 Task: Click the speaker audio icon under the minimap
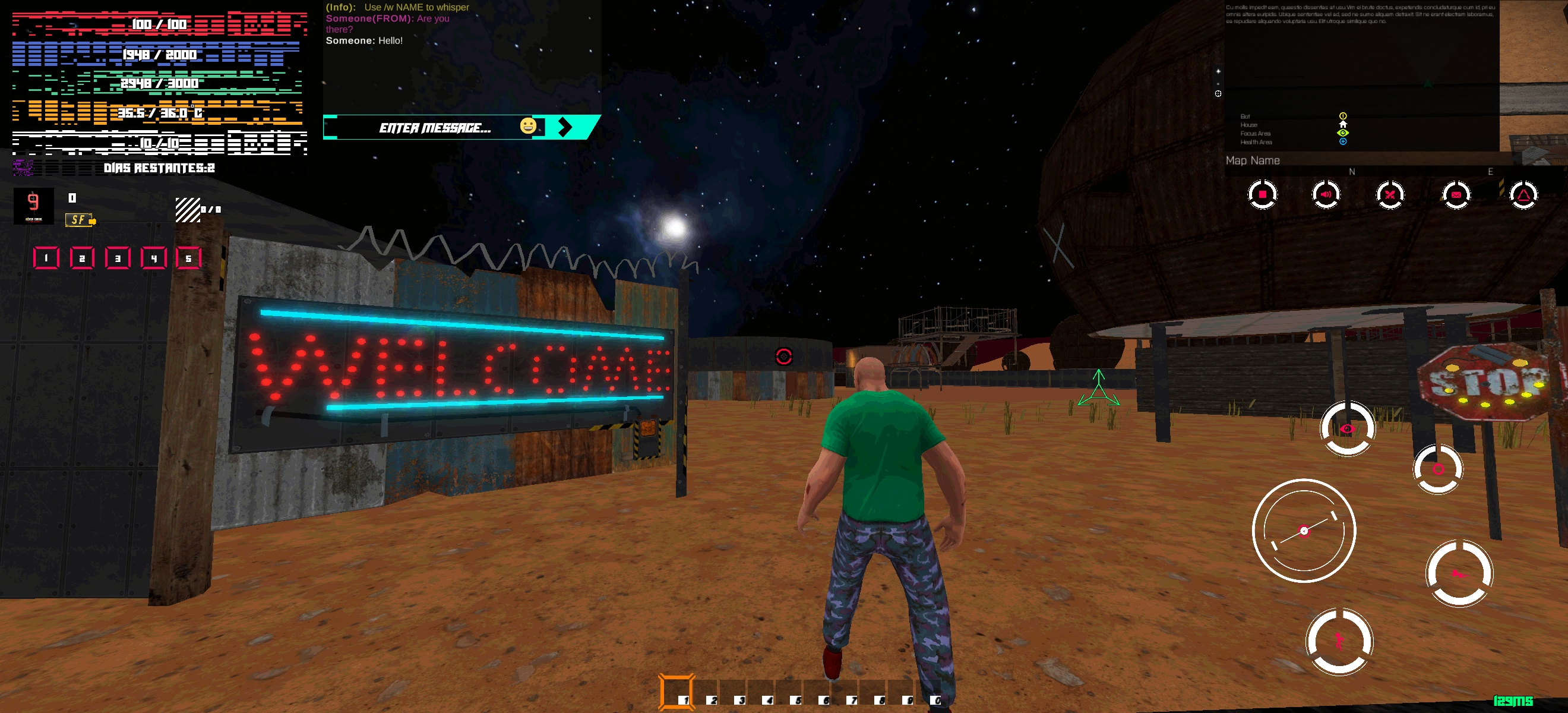click(1327, 194)
